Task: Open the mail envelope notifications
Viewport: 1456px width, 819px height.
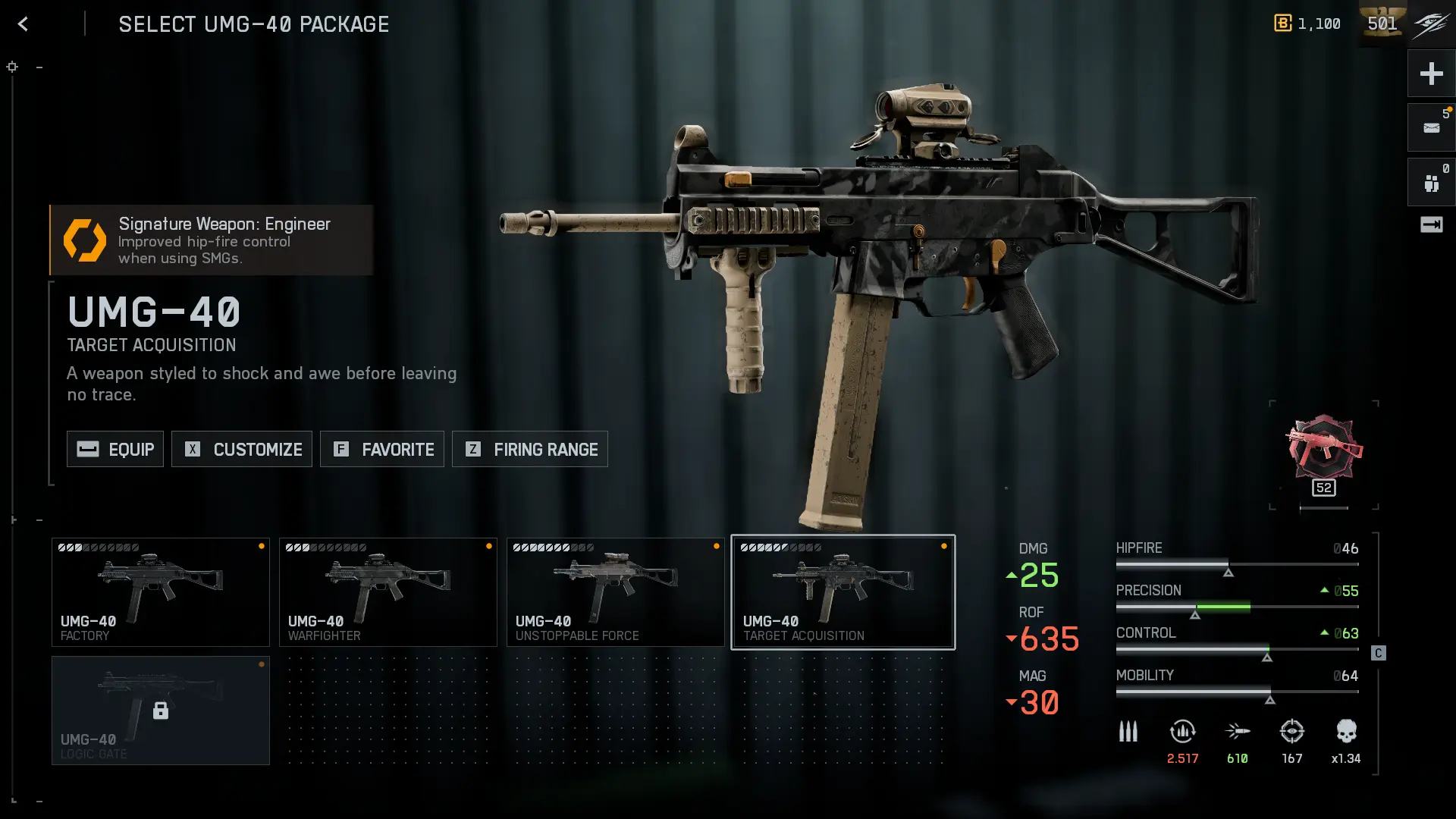Action: [x=1431, y=128]
